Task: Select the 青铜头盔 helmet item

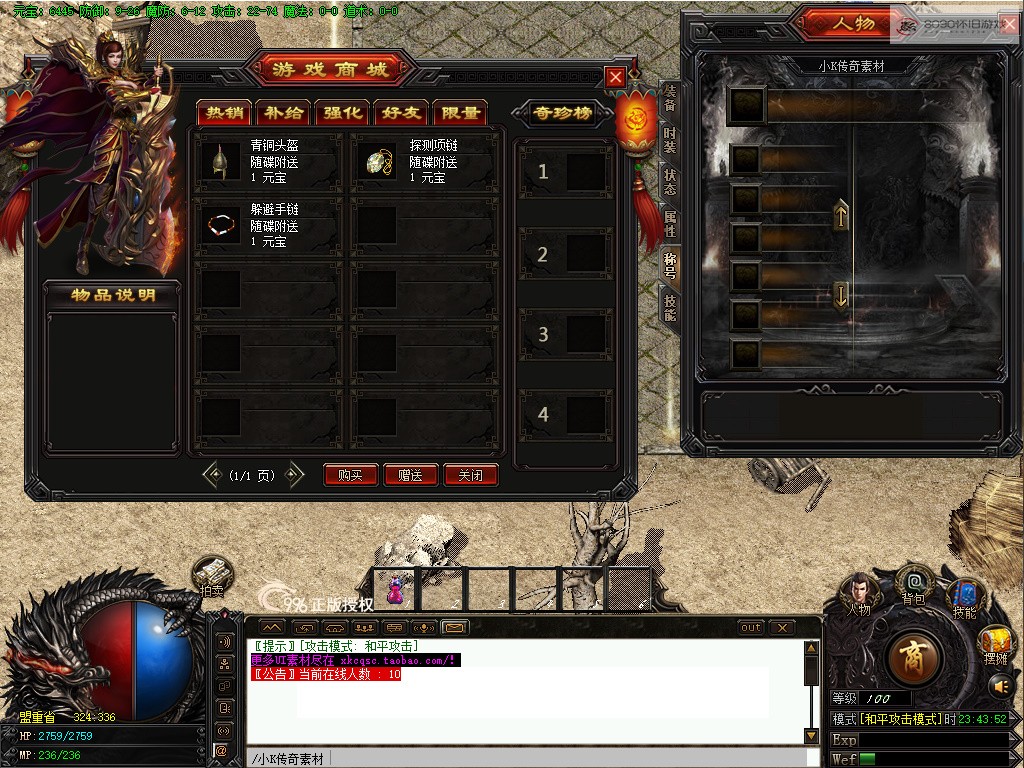Action: pyautogui.click(x=222, y=161)
